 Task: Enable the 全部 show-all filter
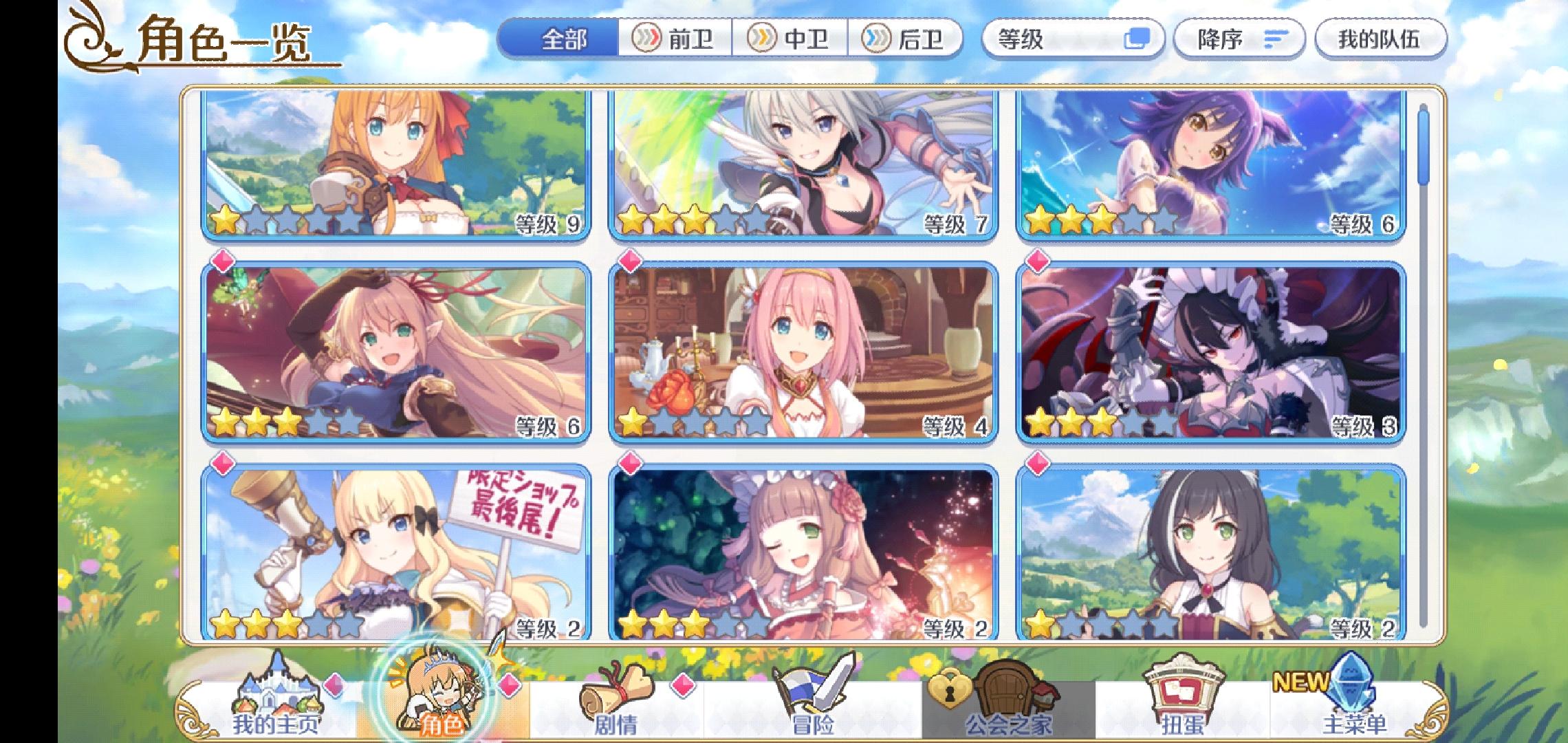(x=564, y=40)
